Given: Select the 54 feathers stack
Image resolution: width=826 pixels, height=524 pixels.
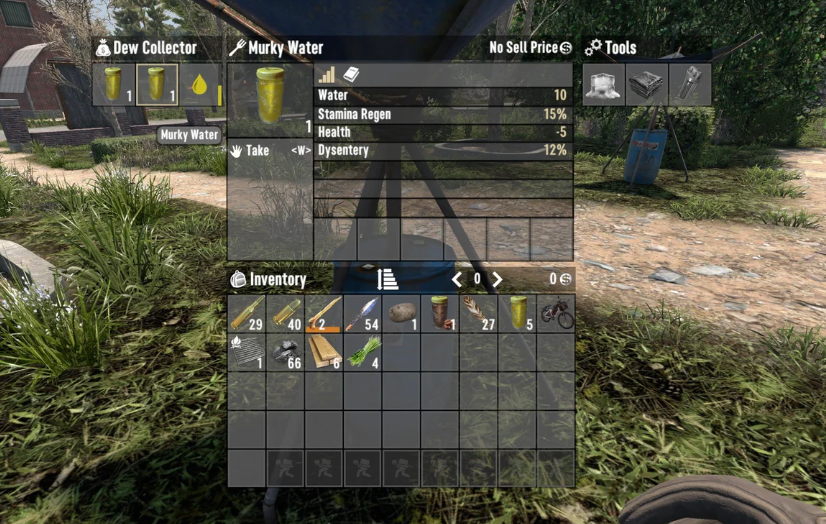Looking at the screenshot, I should pyautogui.click(x=363, y=313).
